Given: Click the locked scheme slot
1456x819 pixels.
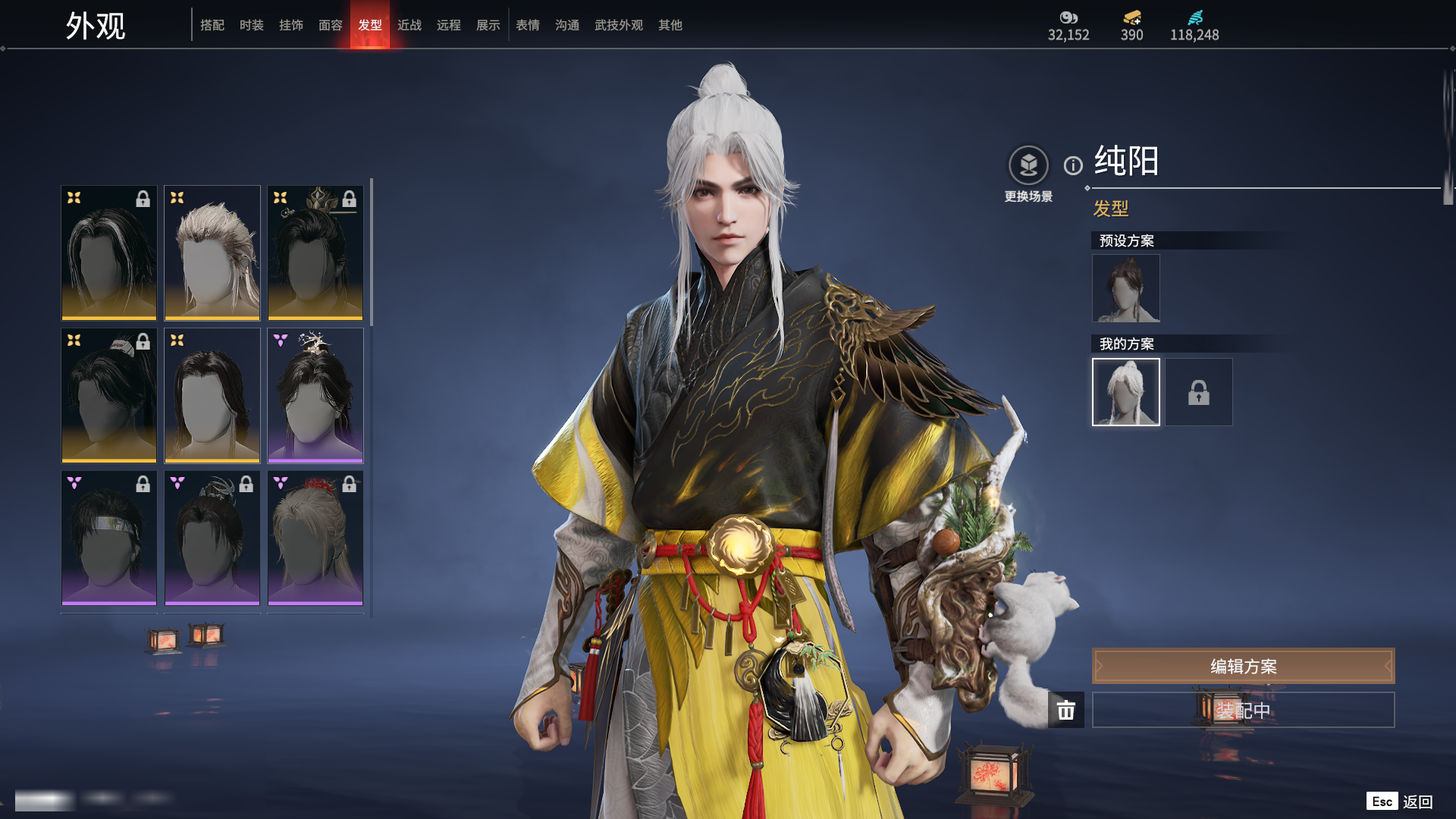Looking at the screenshot, I should click(1198, 392).
